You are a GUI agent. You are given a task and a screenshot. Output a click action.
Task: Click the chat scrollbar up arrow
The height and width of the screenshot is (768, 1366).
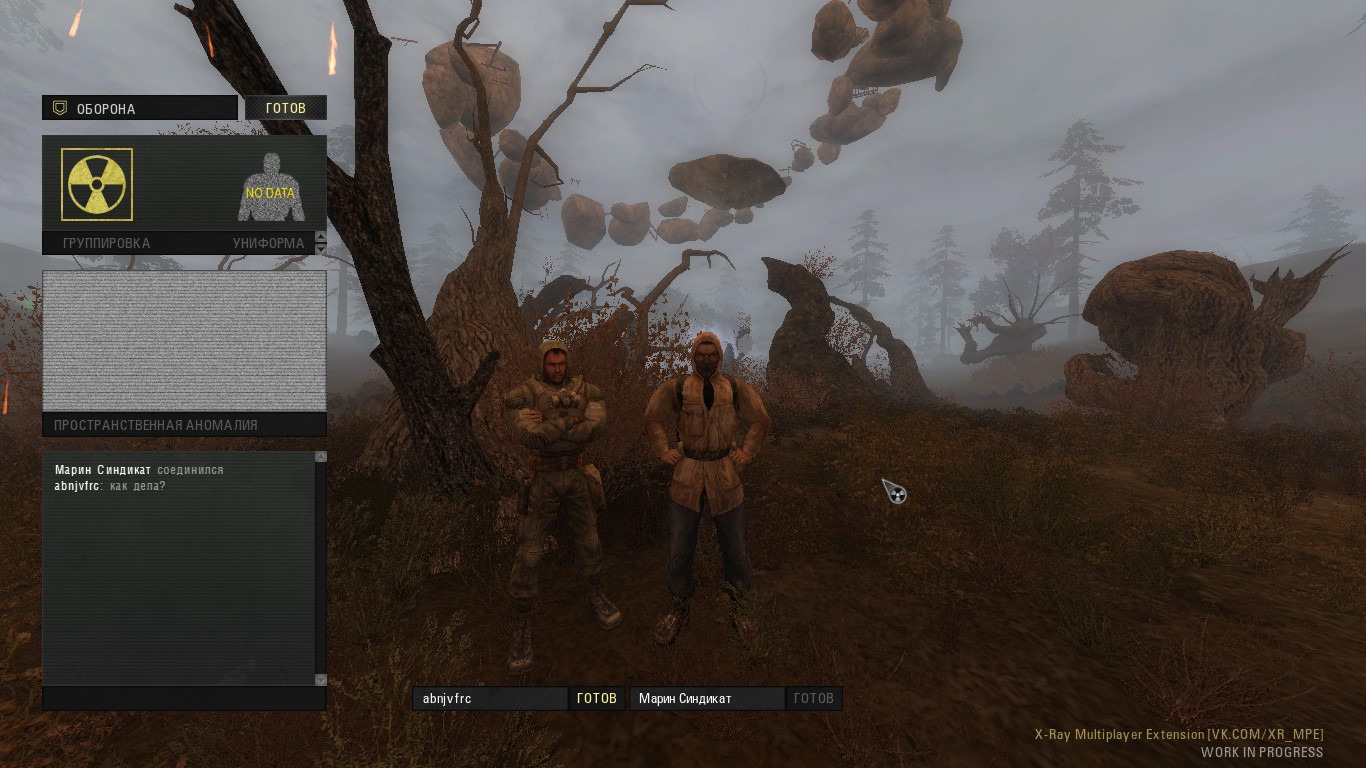point(321,457)
